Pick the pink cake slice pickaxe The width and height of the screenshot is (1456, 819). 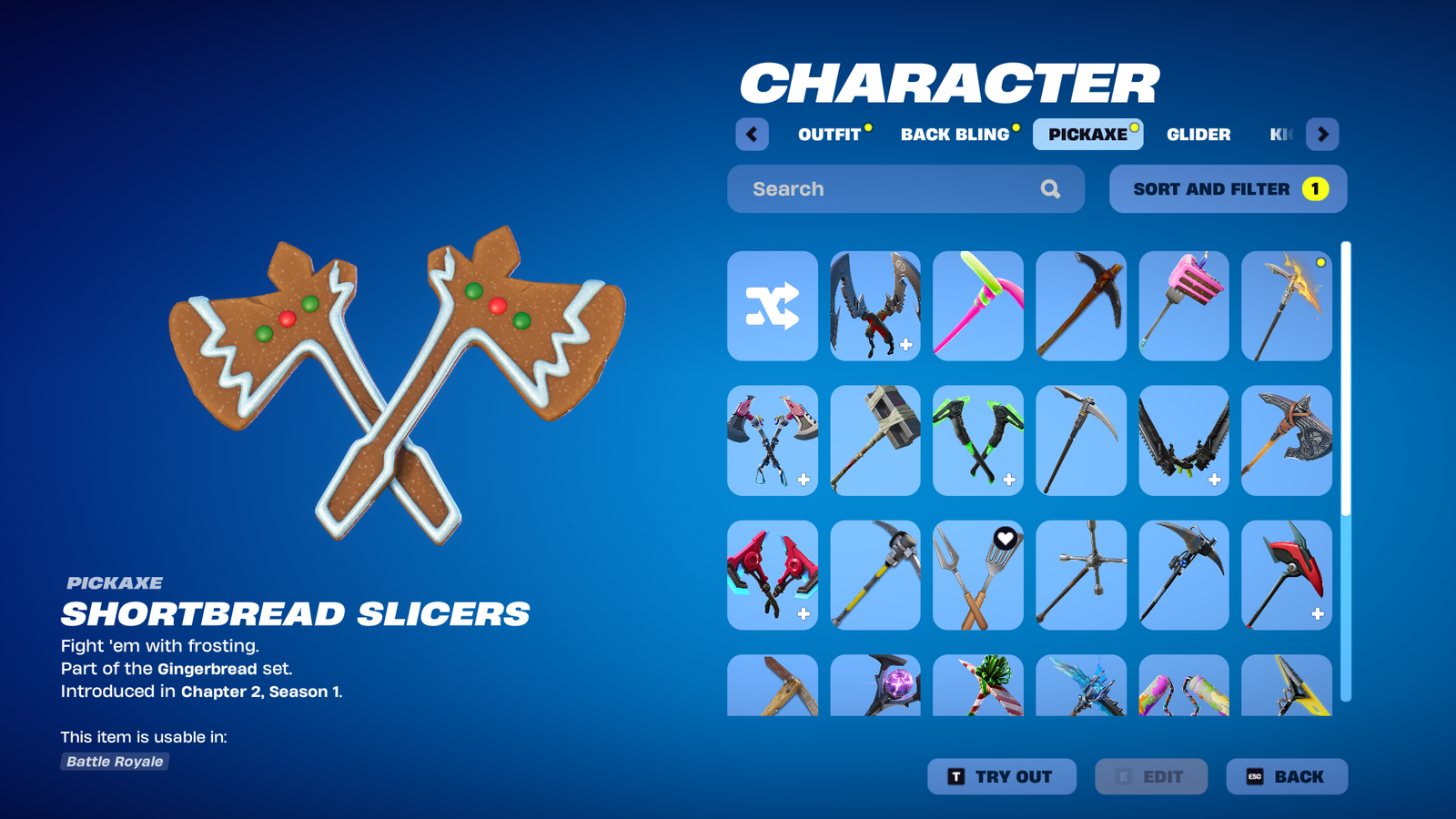click(1184, 306)
